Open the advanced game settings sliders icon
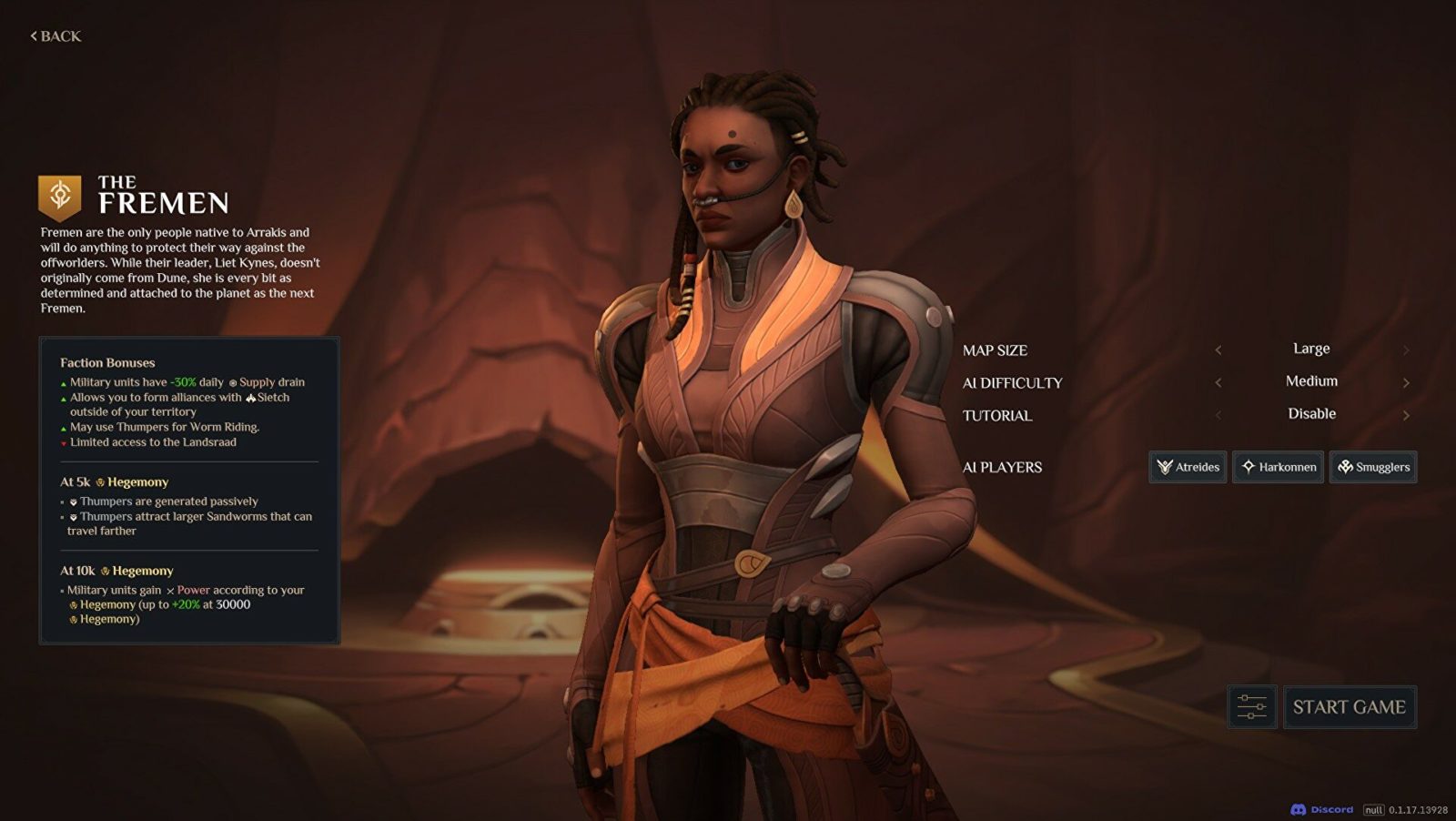The image size is (1456, 821). coord(1250,707)
